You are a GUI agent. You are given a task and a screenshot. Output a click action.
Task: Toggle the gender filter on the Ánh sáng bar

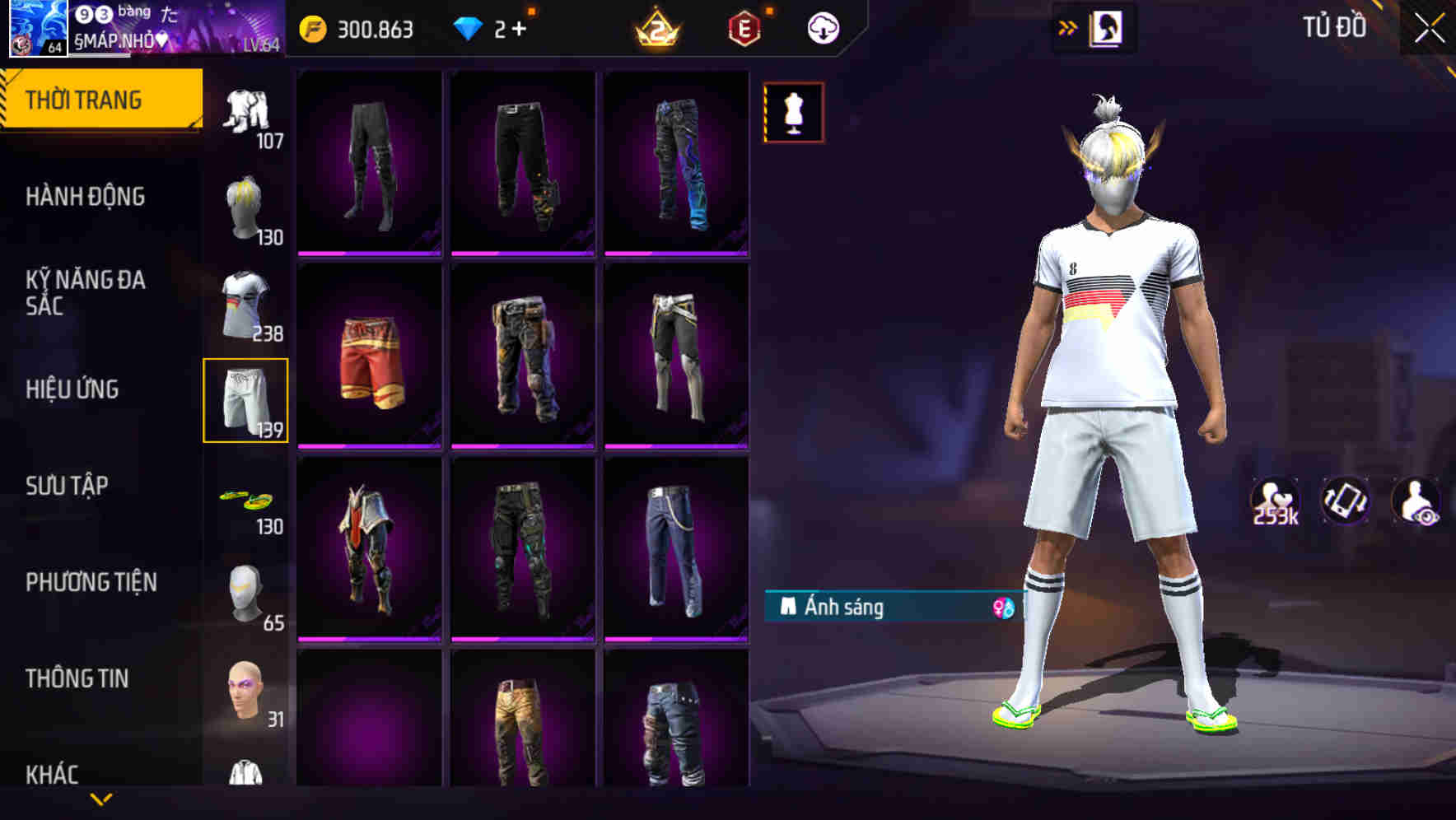coord(999,608)
